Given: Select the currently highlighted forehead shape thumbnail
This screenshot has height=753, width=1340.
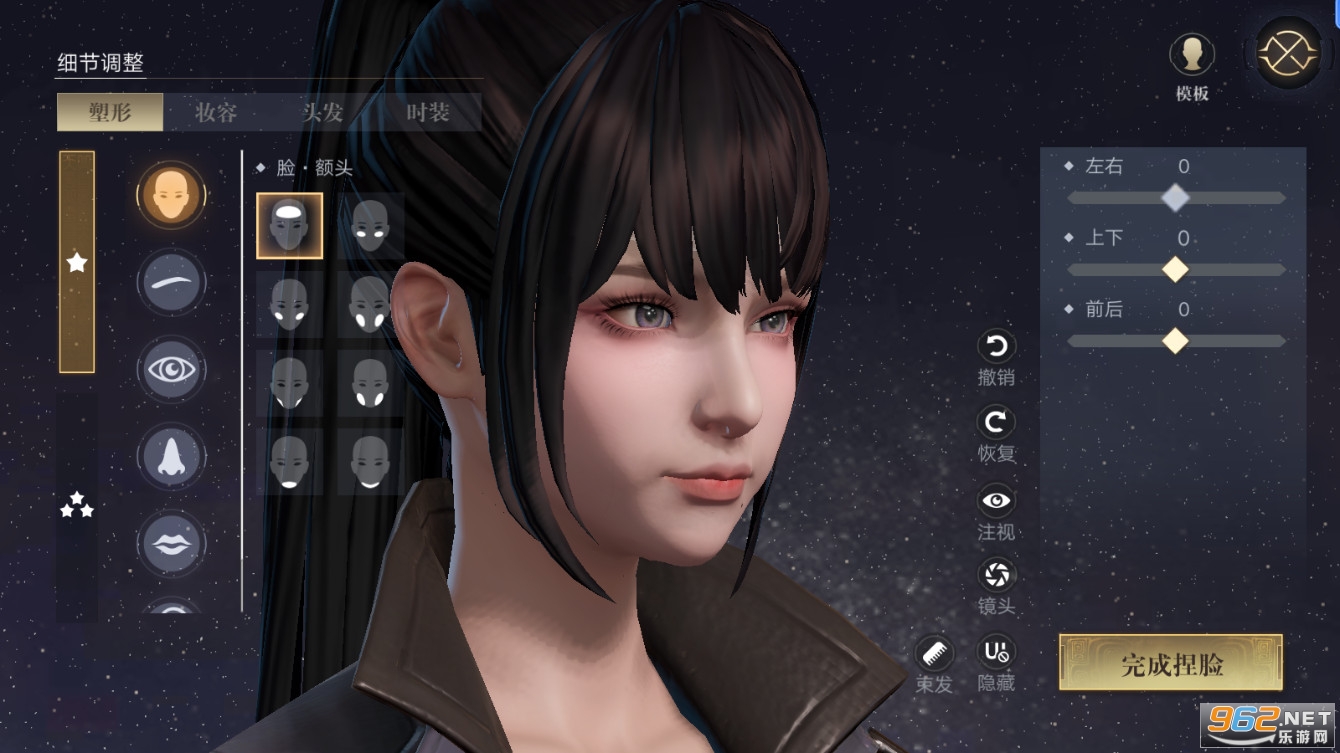Looking at the screenshot, I should pos(289,226).
